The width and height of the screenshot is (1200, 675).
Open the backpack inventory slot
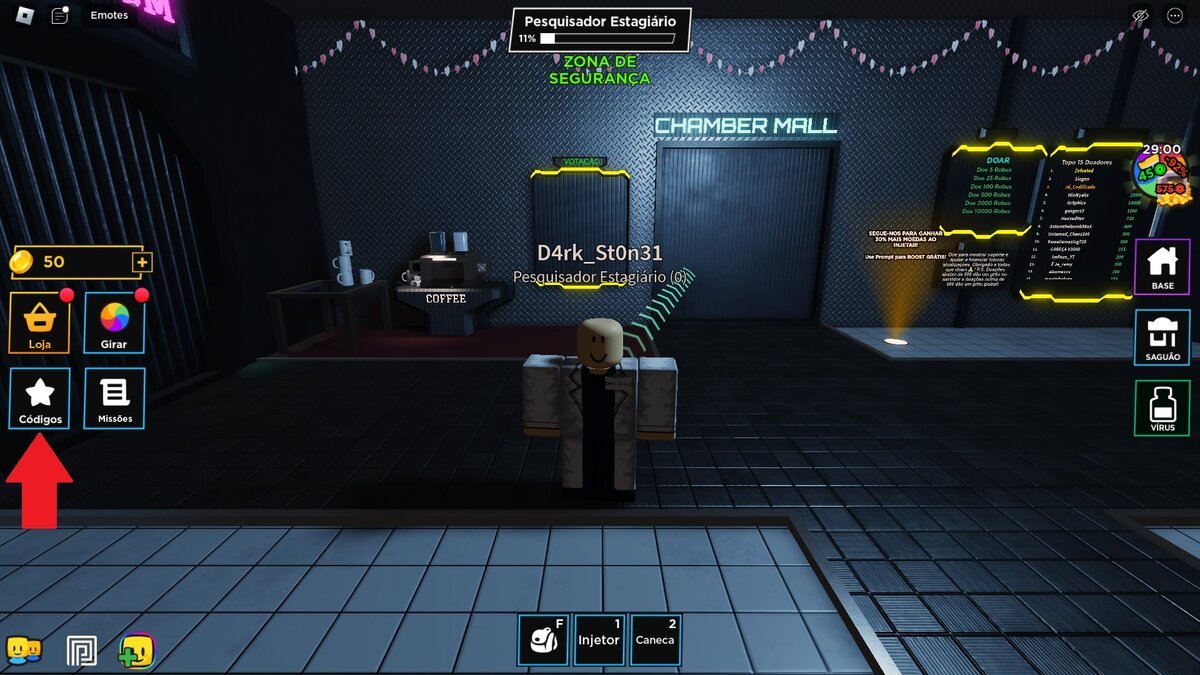pyautogui.click(x=543, y=639)
